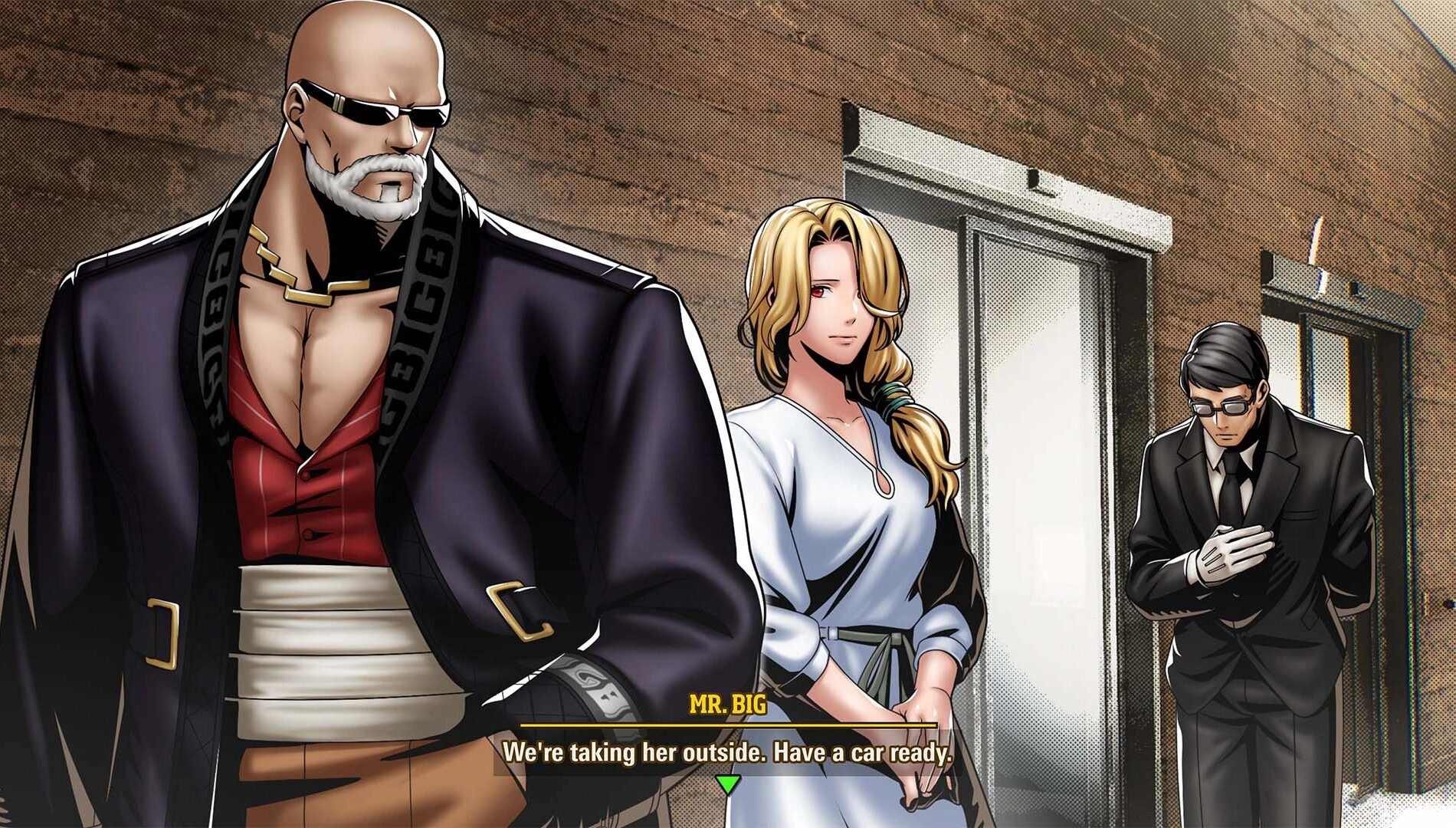This screenshot has width=1456, height=828.
Task: Click the green advance dialogue triangle
Action: point(726,784)
